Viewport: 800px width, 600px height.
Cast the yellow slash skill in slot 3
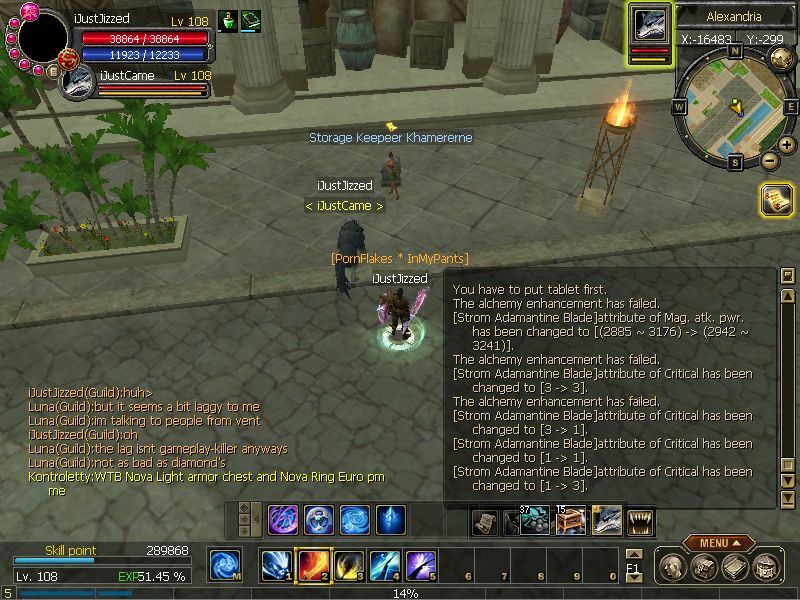click(349, 566)
